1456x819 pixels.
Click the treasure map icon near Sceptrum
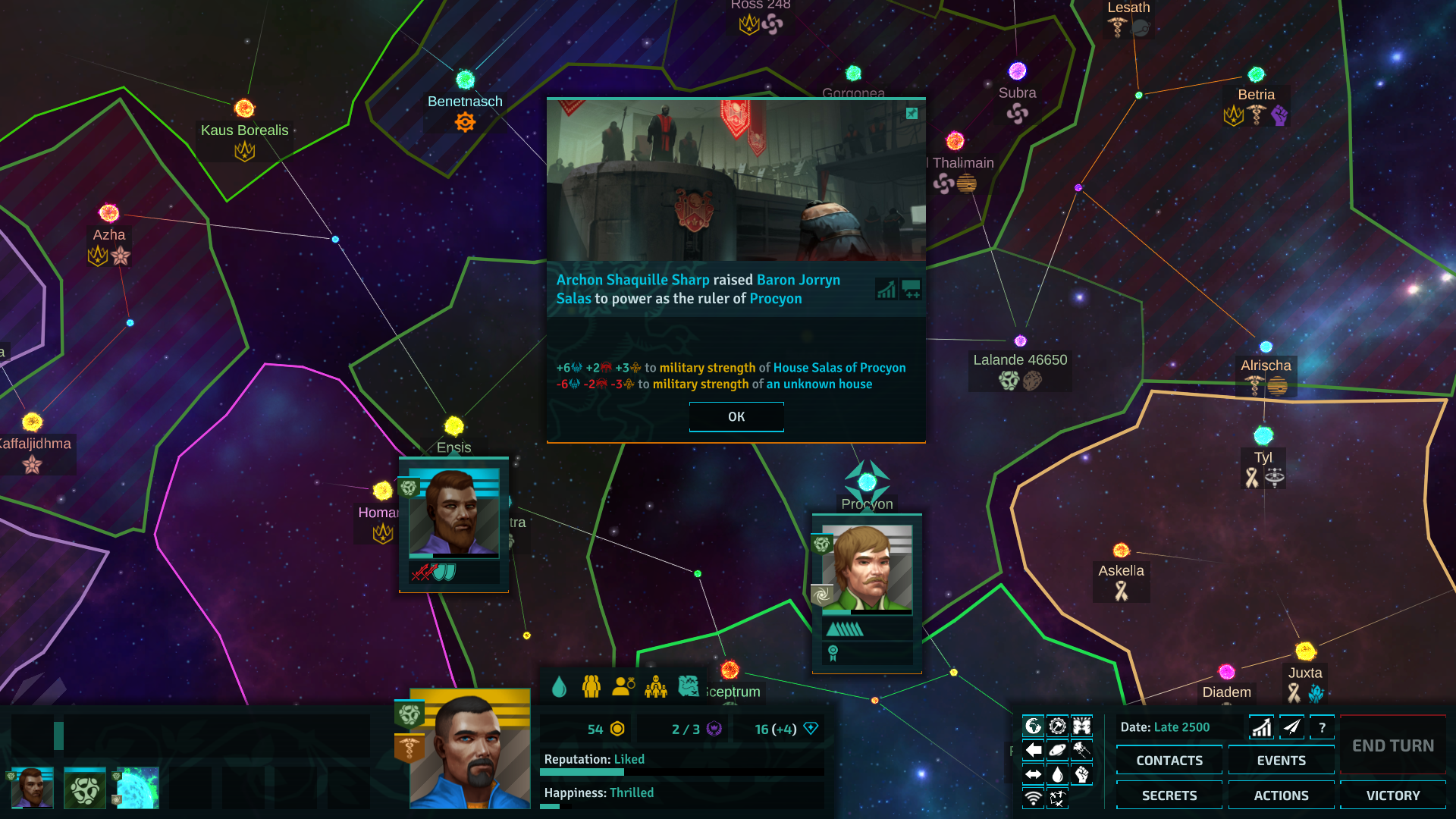pos(689,686)
